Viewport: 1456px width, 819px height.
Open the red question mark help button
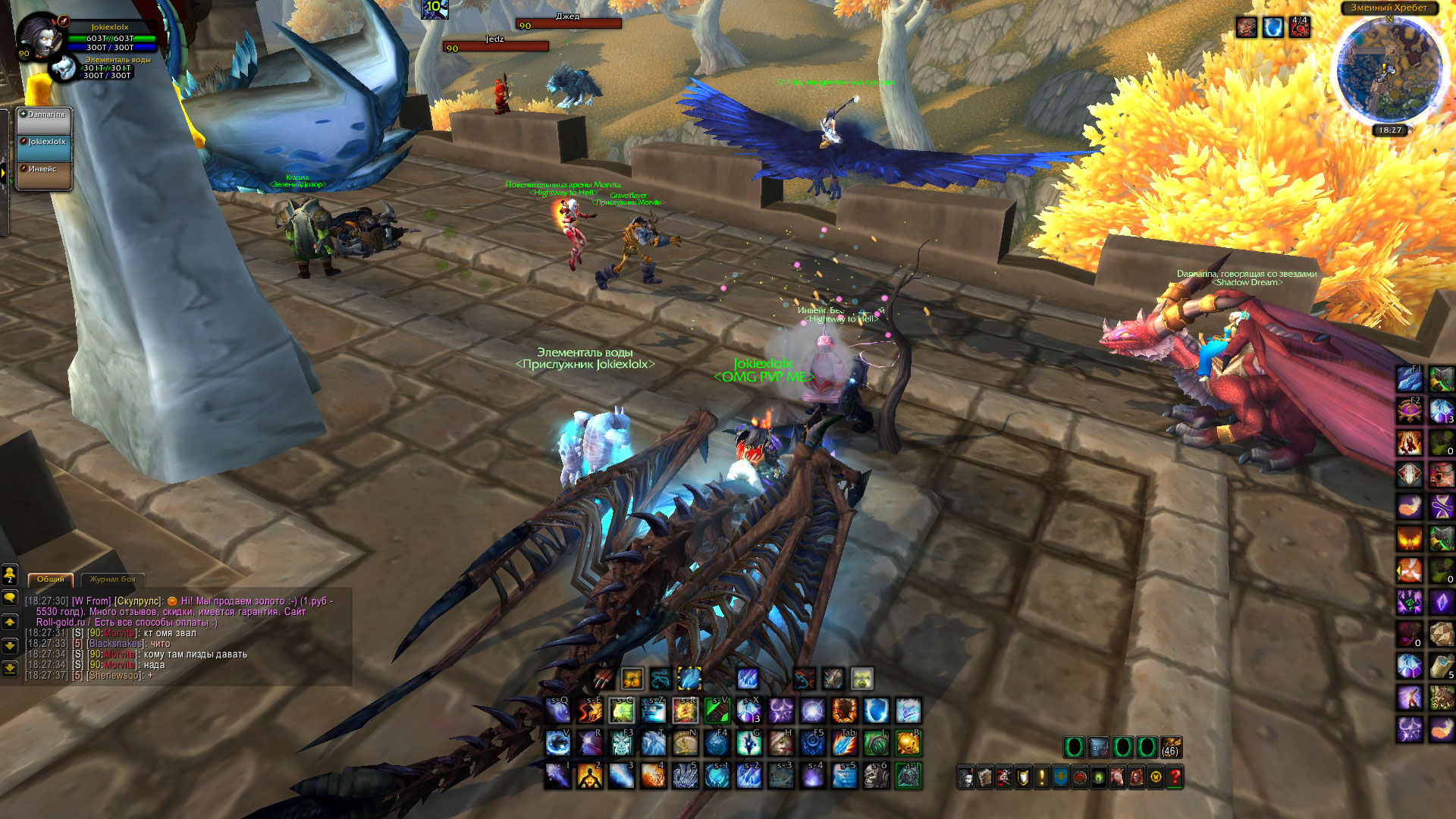[x=1175, y=777]
